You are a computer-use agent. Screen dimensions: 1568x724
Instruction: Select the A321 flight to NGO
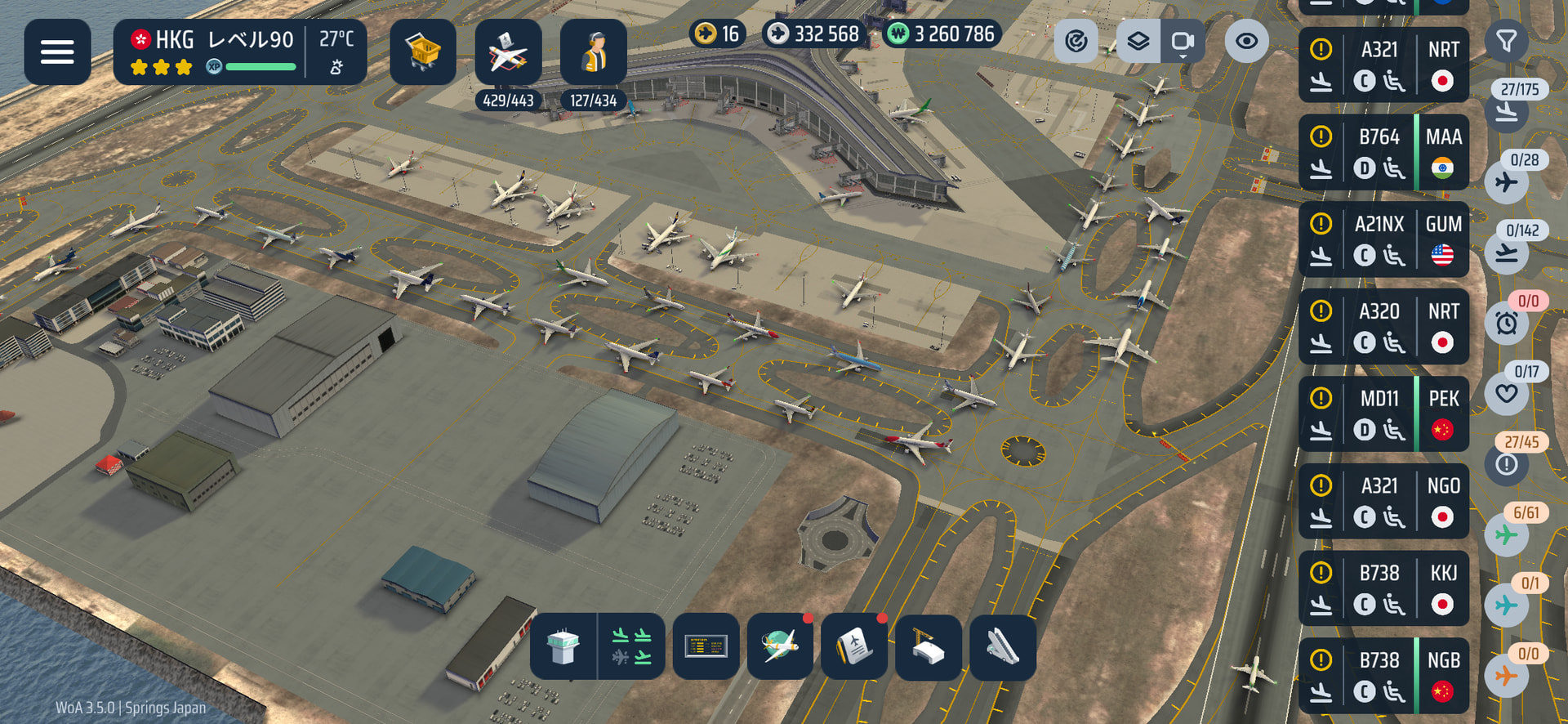click(x=1383, y=502)
